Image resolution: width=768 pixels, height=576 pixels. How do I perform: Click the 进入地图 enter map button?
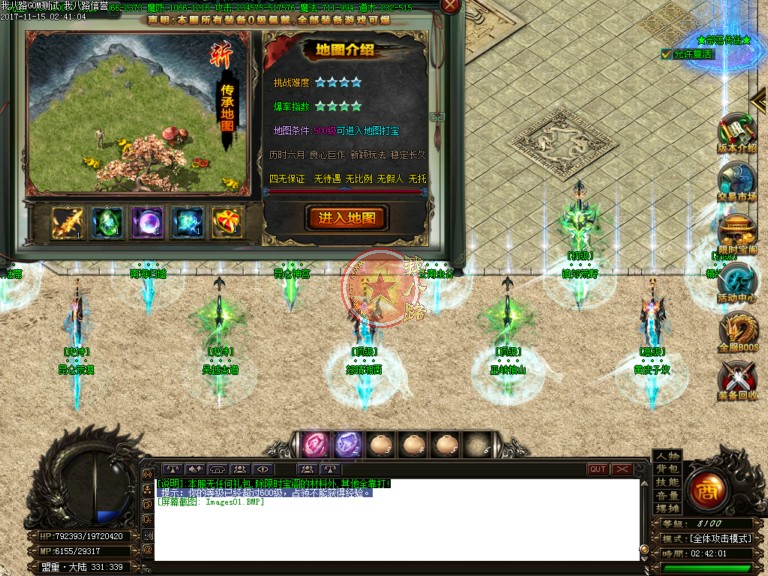click(x=346, y=218)
